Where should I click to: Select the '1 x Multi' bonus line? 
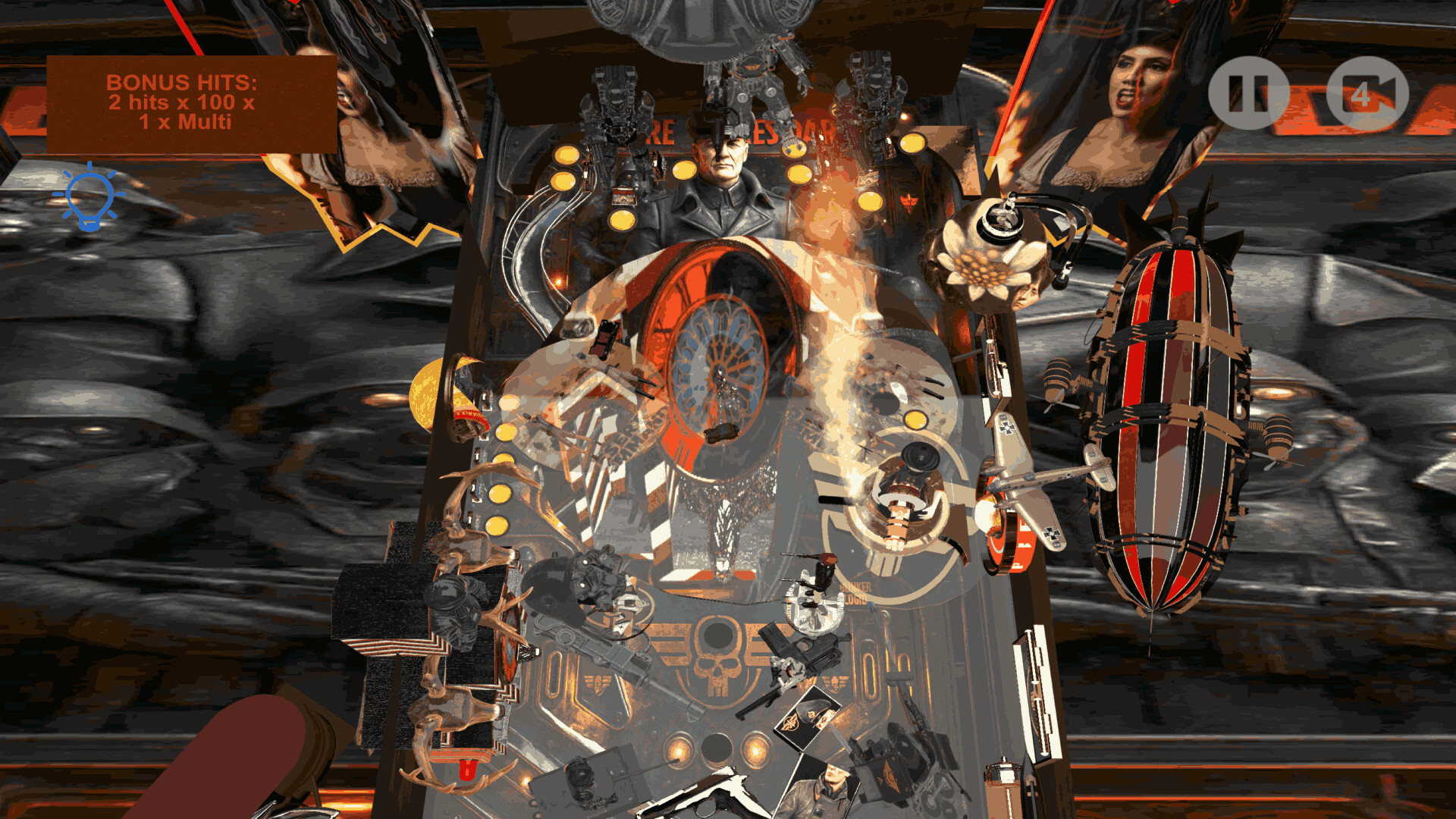coord(184,122)
